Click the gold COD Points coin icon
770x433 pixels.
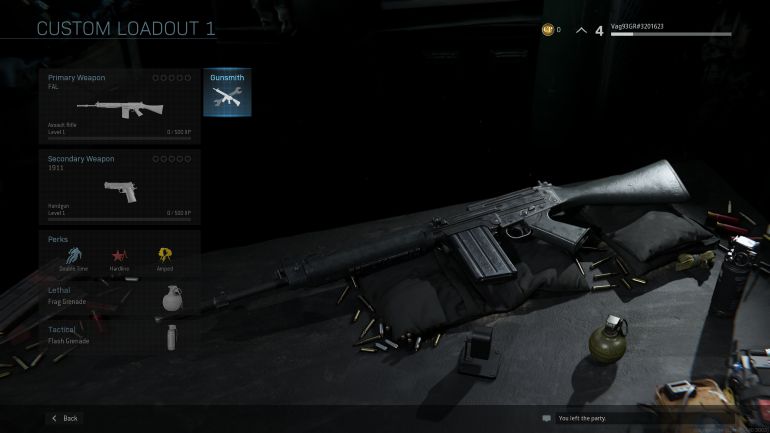(x=547, y=30)
